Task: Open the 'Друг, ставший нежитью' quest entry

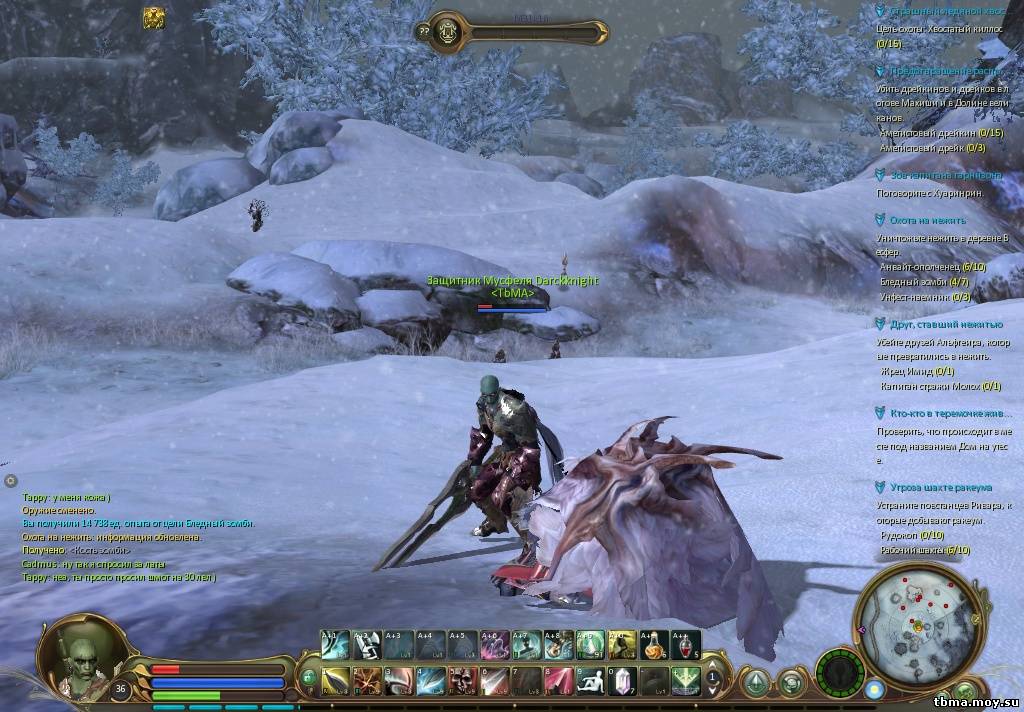Action: 946,325
